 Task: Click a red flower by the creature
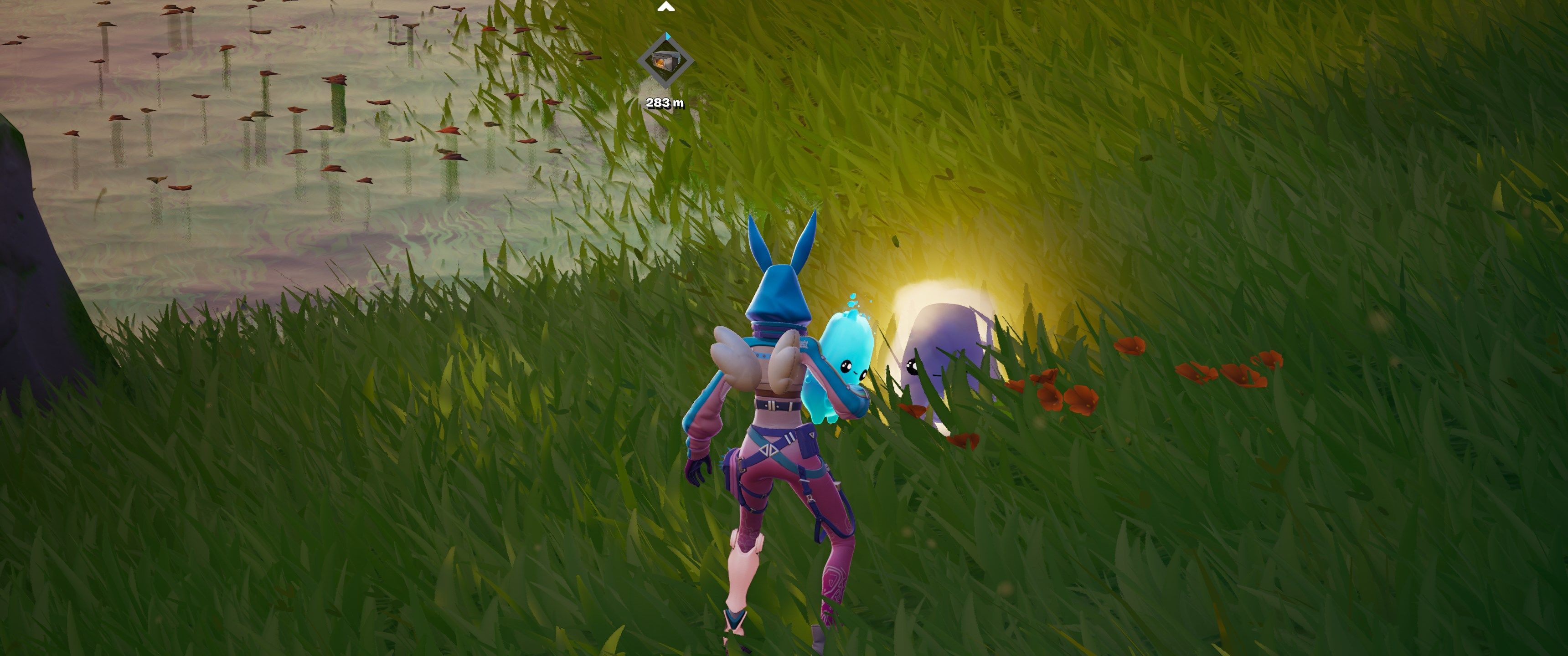(914, 409)
